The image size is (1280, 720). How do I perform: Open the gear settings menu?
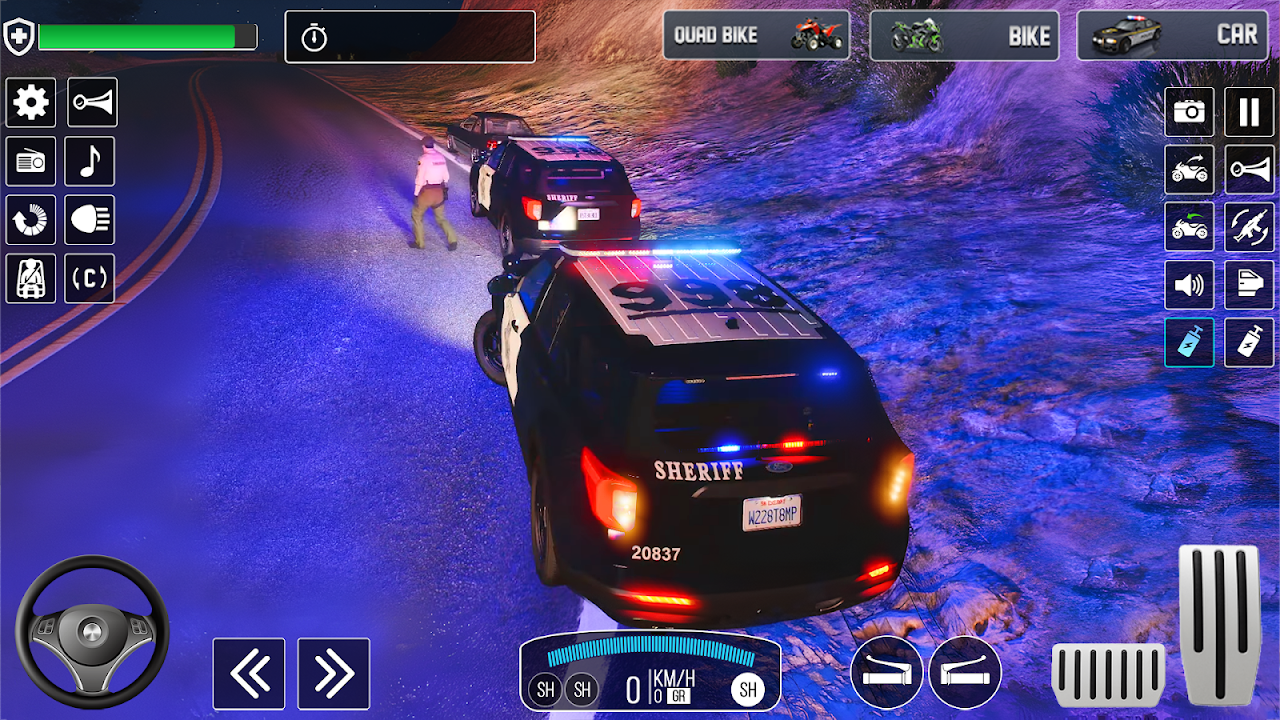(31, 102)
